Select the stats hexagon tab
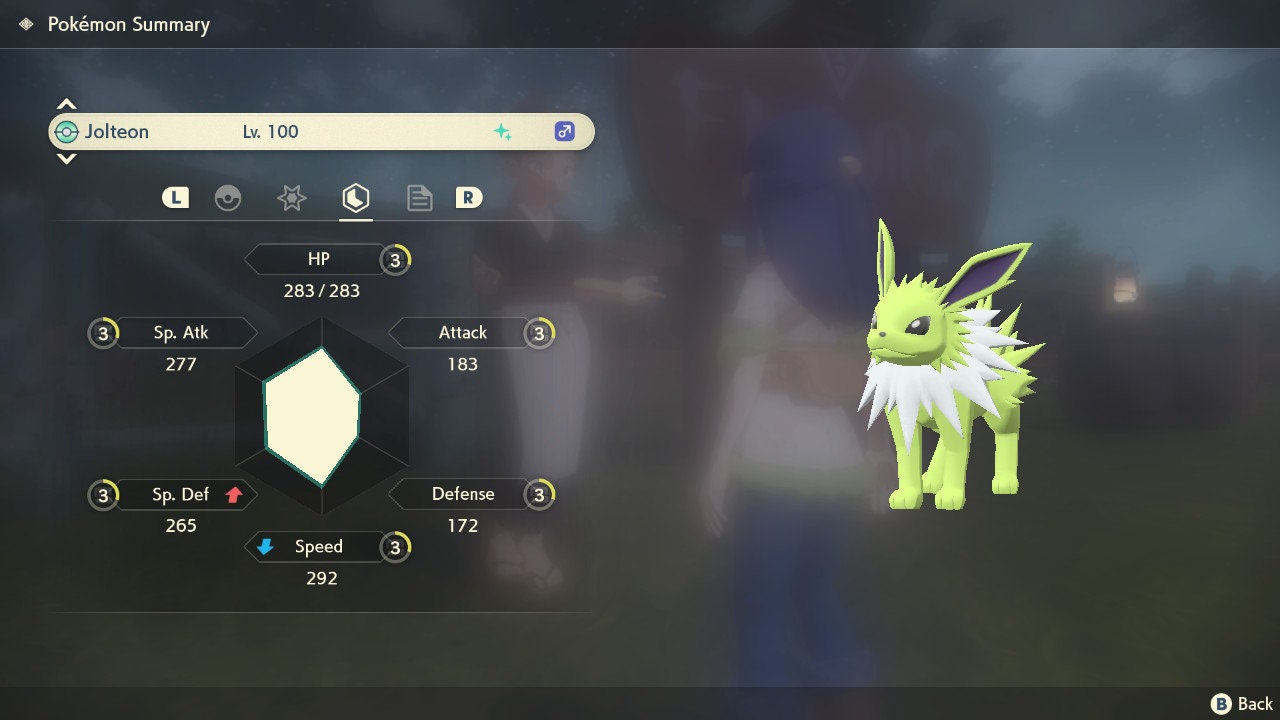 pyautogui.click(x=356, y=198)
